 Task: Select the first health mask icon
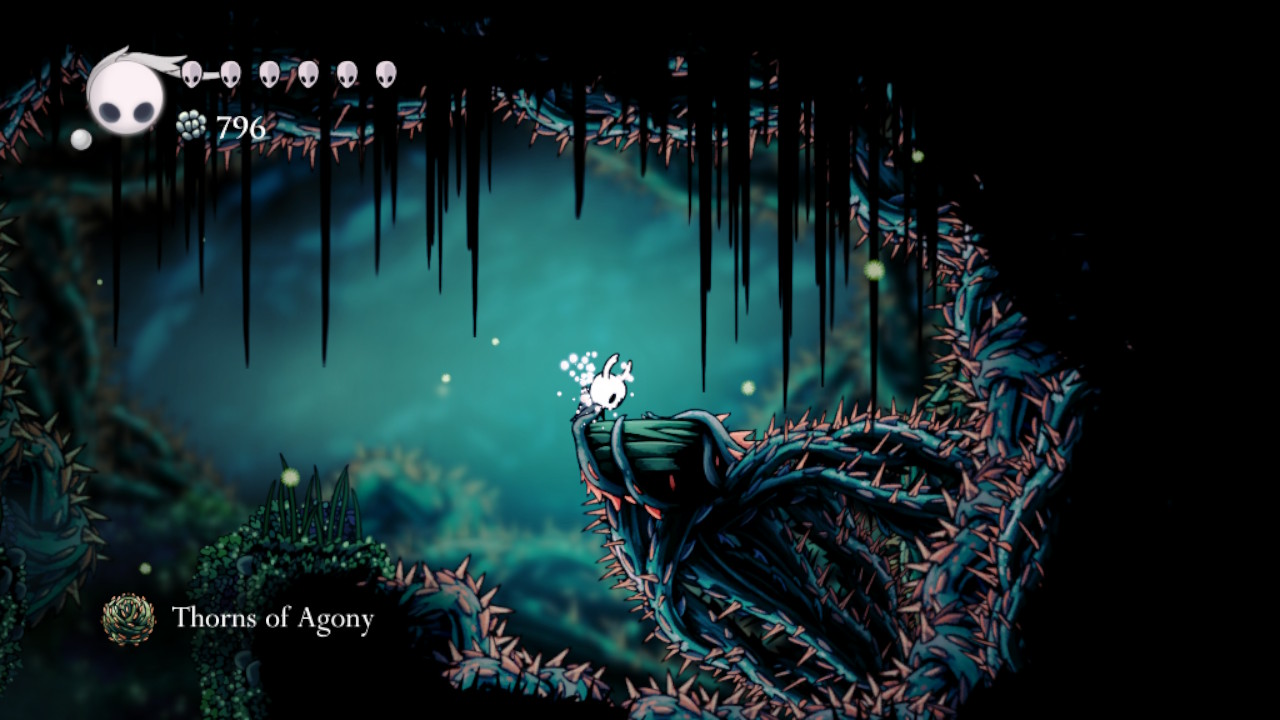190,73
